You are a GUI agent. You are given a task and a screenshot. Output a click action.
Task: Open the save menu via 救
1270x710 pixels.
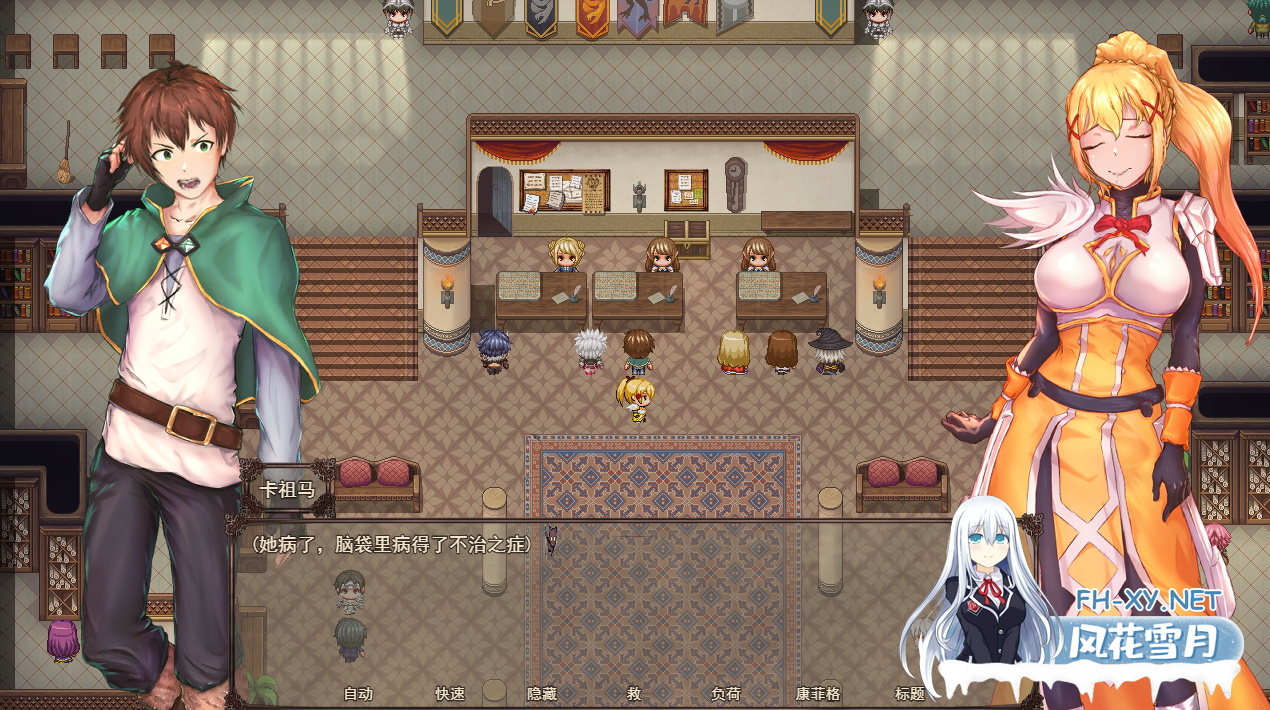[x=634, y=693]
